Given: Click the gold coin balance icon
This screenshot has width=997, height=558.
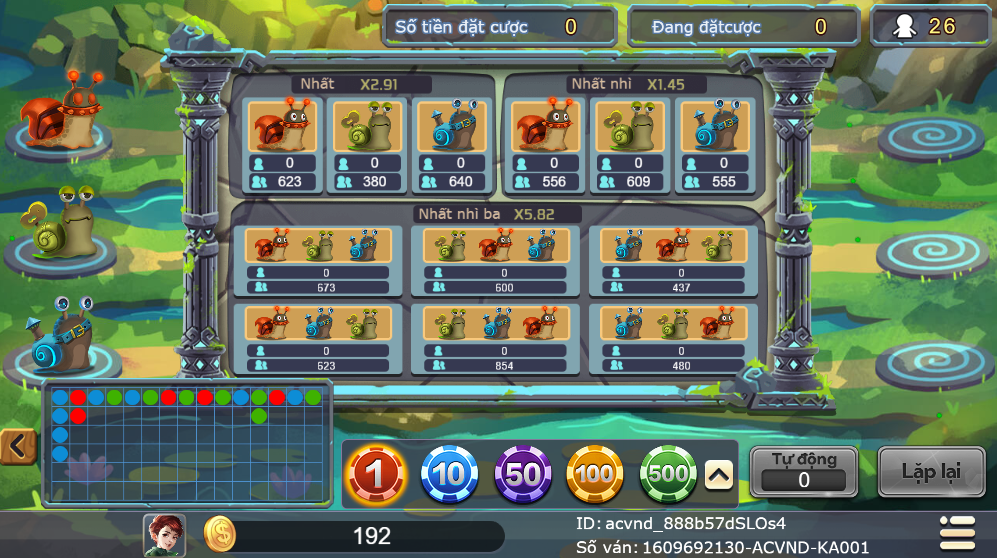Looking at the screenshot, I should coord(220,535).
